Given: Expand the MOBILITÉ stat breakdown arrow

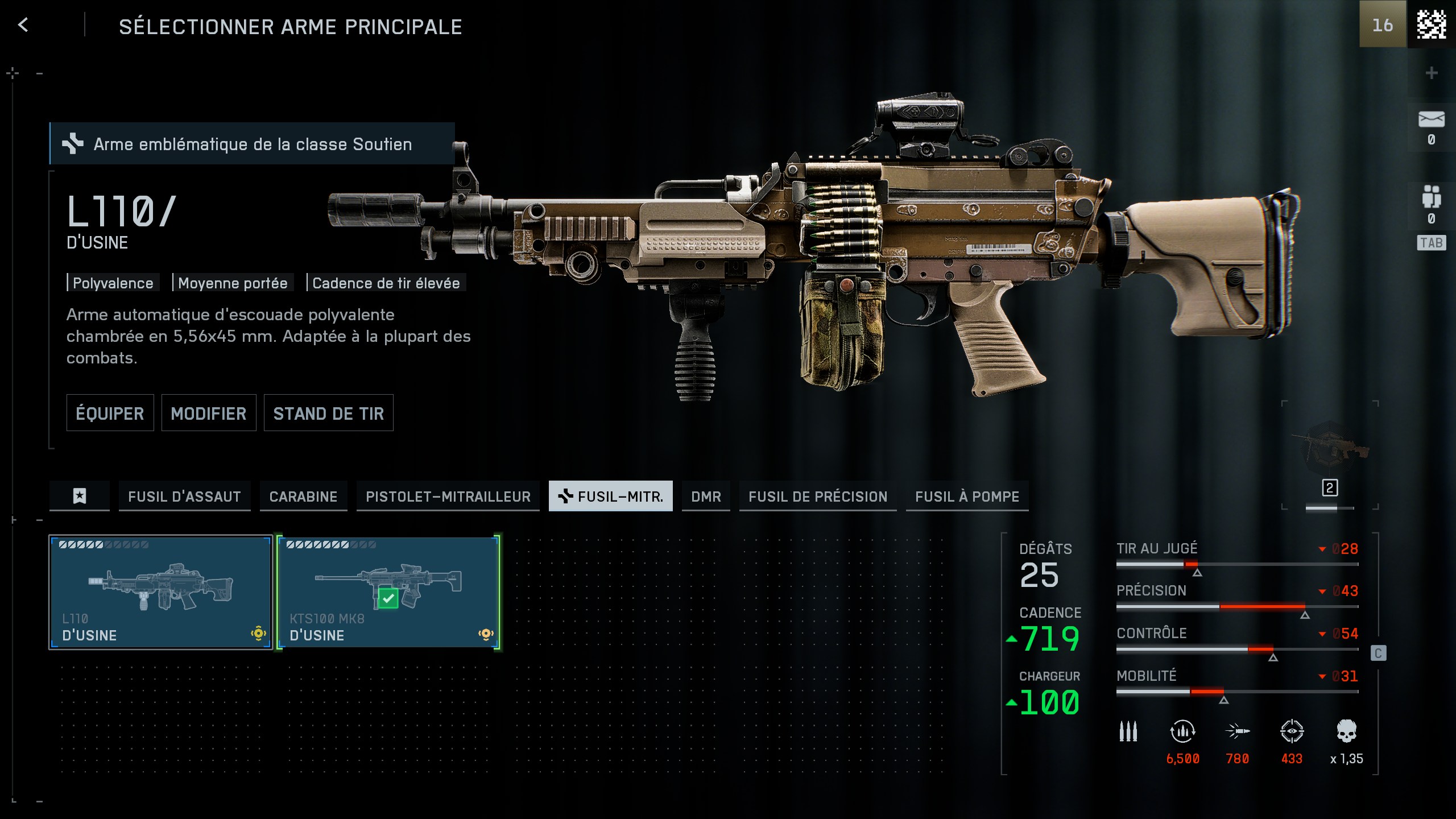Looking at the screenshot, I should coord(1323,676).
